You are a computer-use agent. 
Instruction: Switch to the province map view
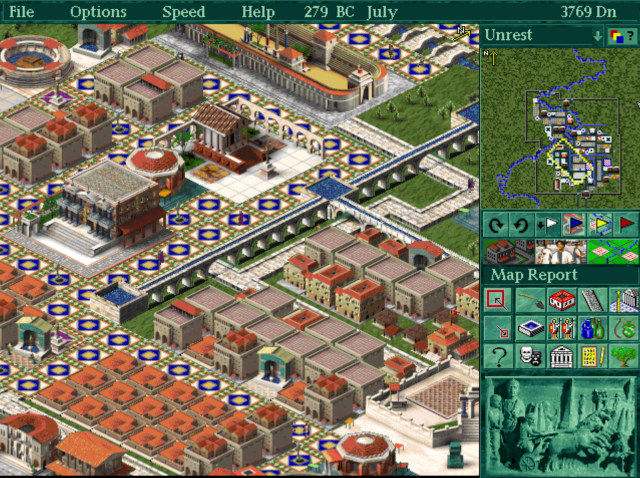(x=614, y=250)
